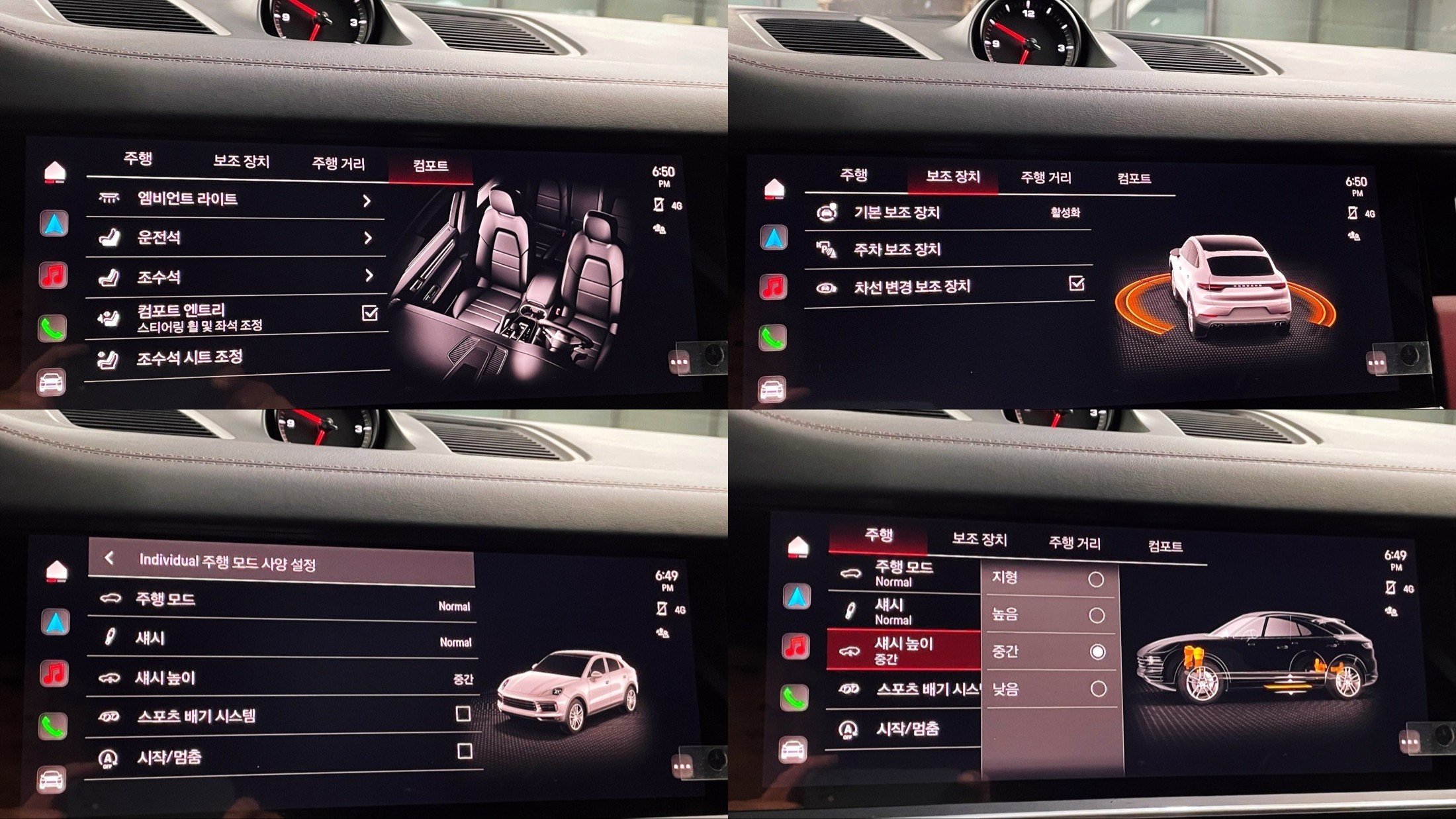Toggle the 컴포트 엔트리 checkbox
Screen dimensions: 1456x819
[x=370, y=313]
